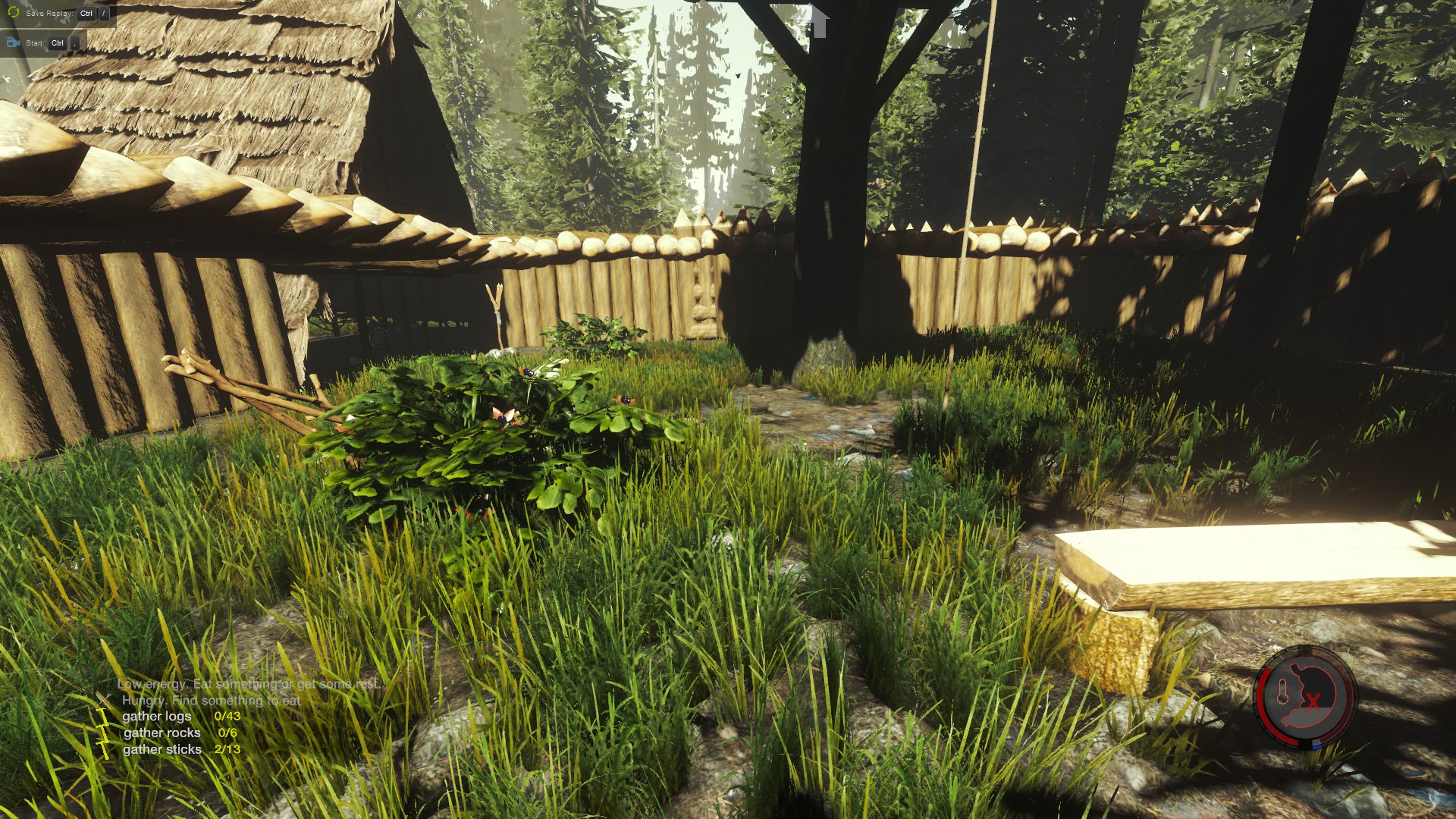Select the gather rocks task entry
This screenshot has height=819, width=1456.
(180, 733)
